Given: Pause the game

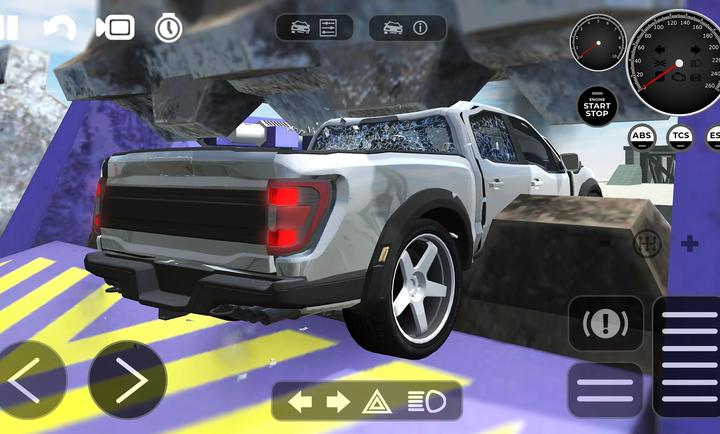Looking at the screenshot, I should point(8,27).
